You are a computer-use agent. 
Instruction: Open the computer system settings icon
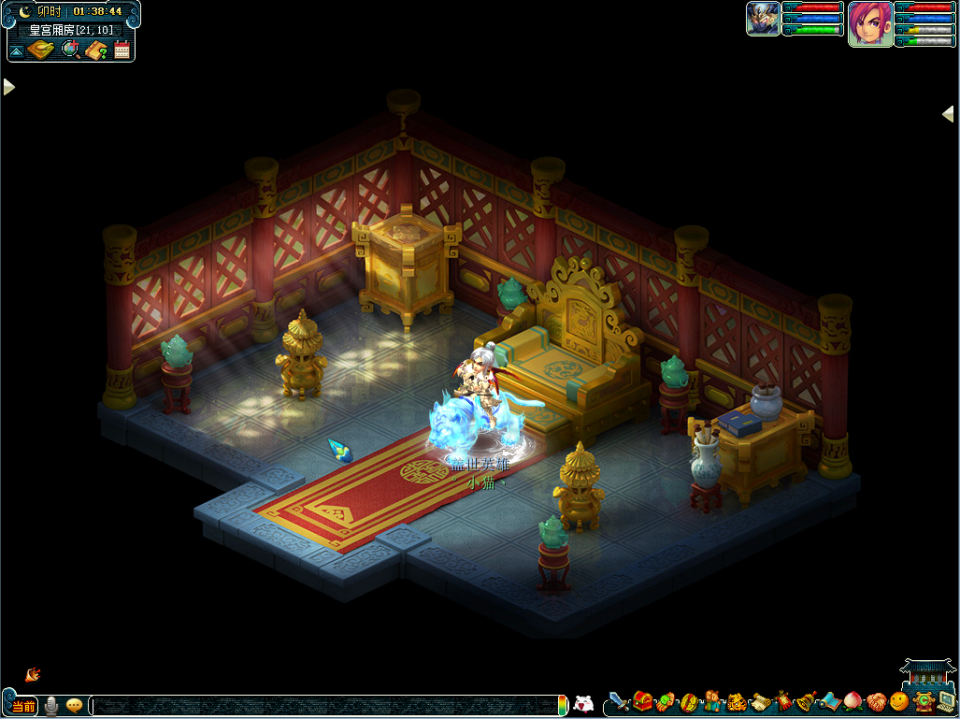point(945,702)
